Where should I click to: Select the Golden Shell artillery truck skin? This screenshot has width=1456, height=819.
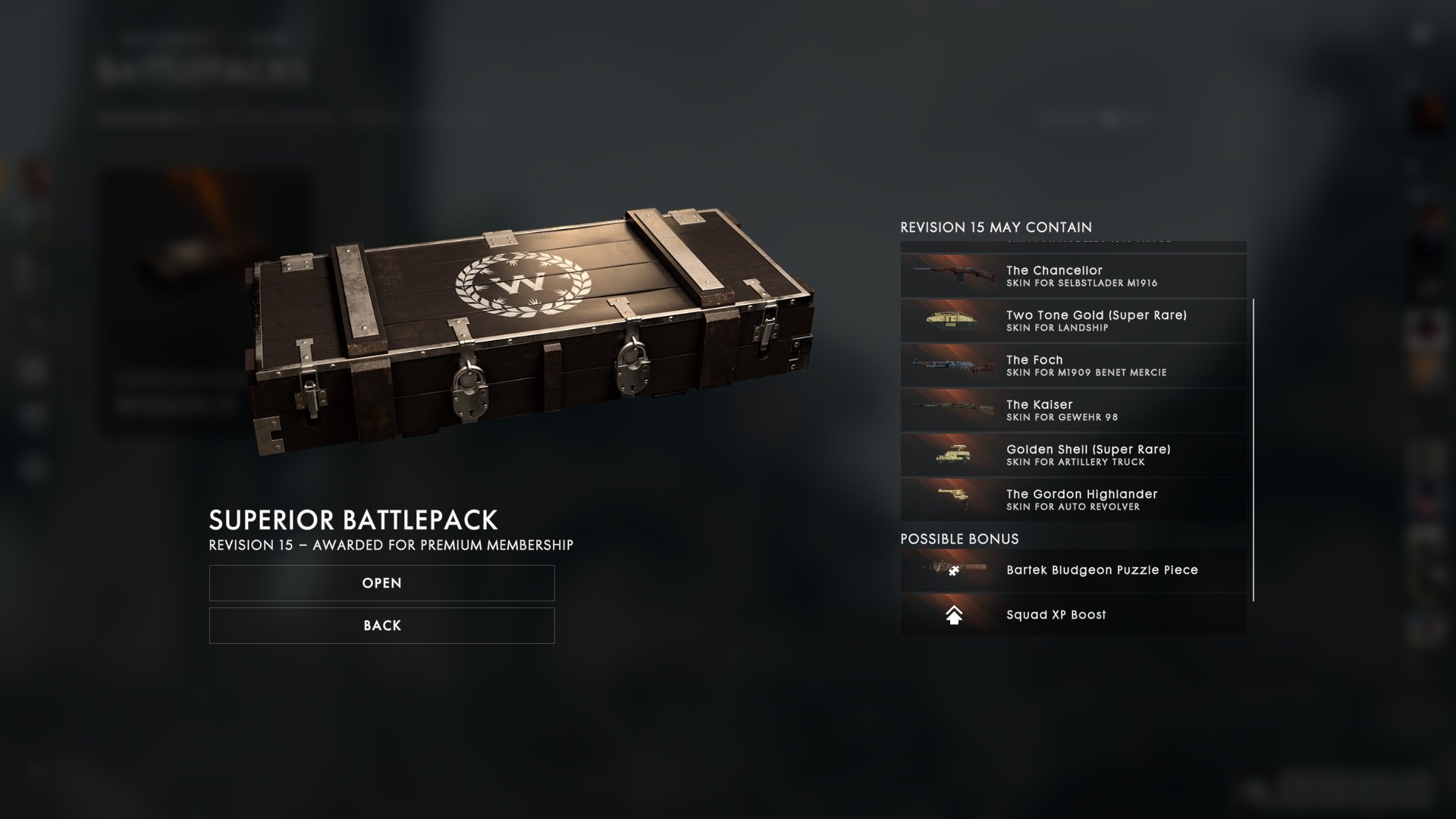tap(1073, 455)
